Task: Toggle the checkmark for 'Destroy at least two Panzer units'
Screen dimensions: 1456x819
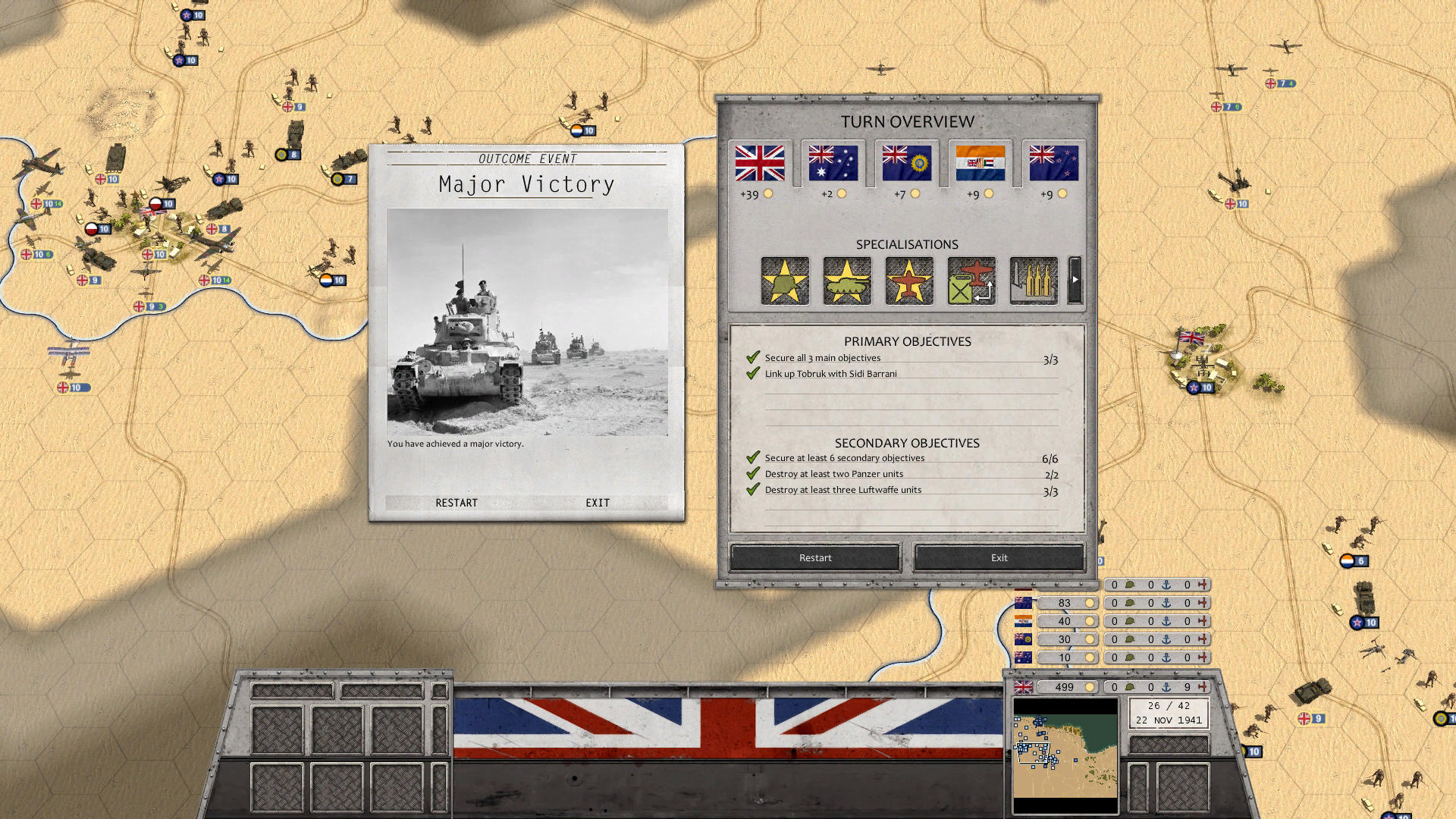Action: point(753,473)
